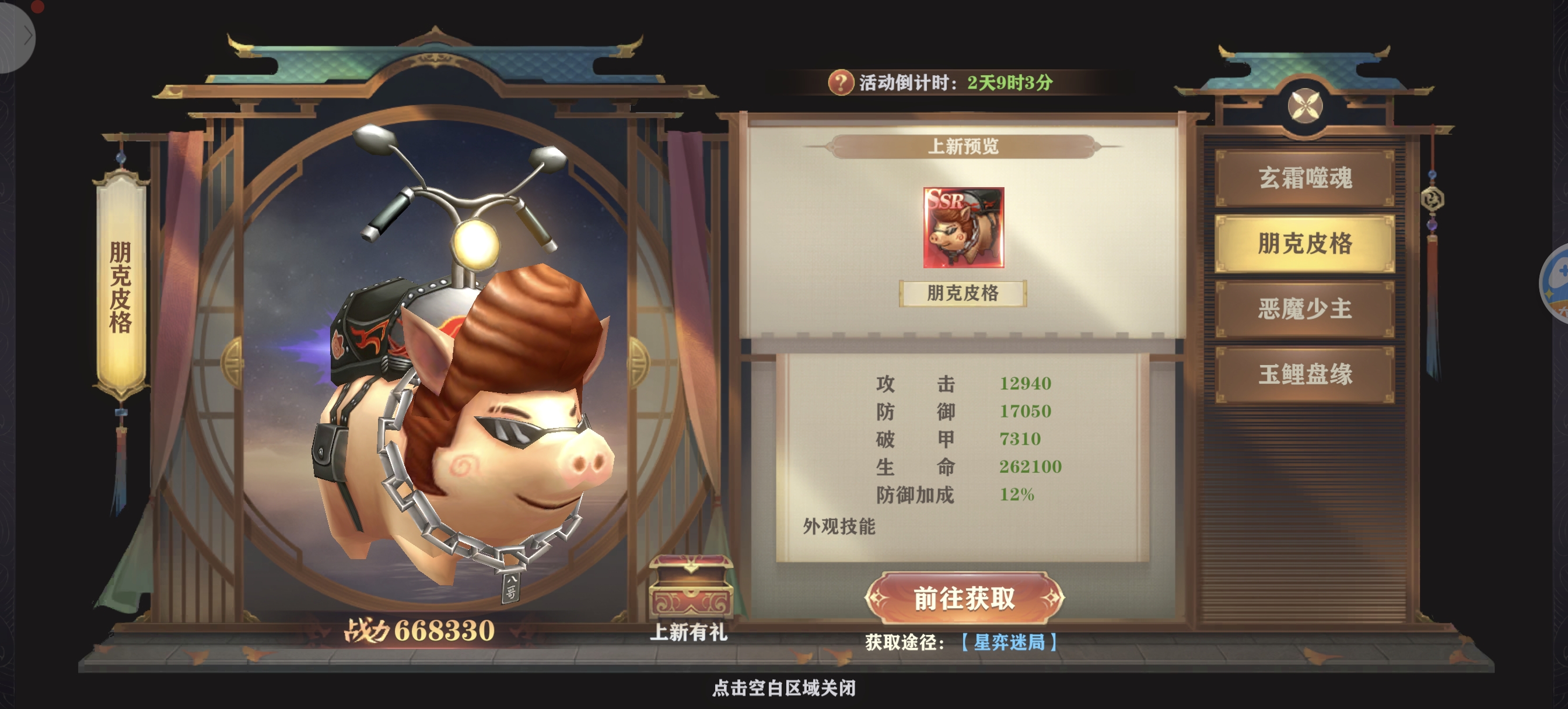Viewport: 1568px width, 709px height.
Task: Select the 玄霜噬魂 tab
Action: point(1304,178)
